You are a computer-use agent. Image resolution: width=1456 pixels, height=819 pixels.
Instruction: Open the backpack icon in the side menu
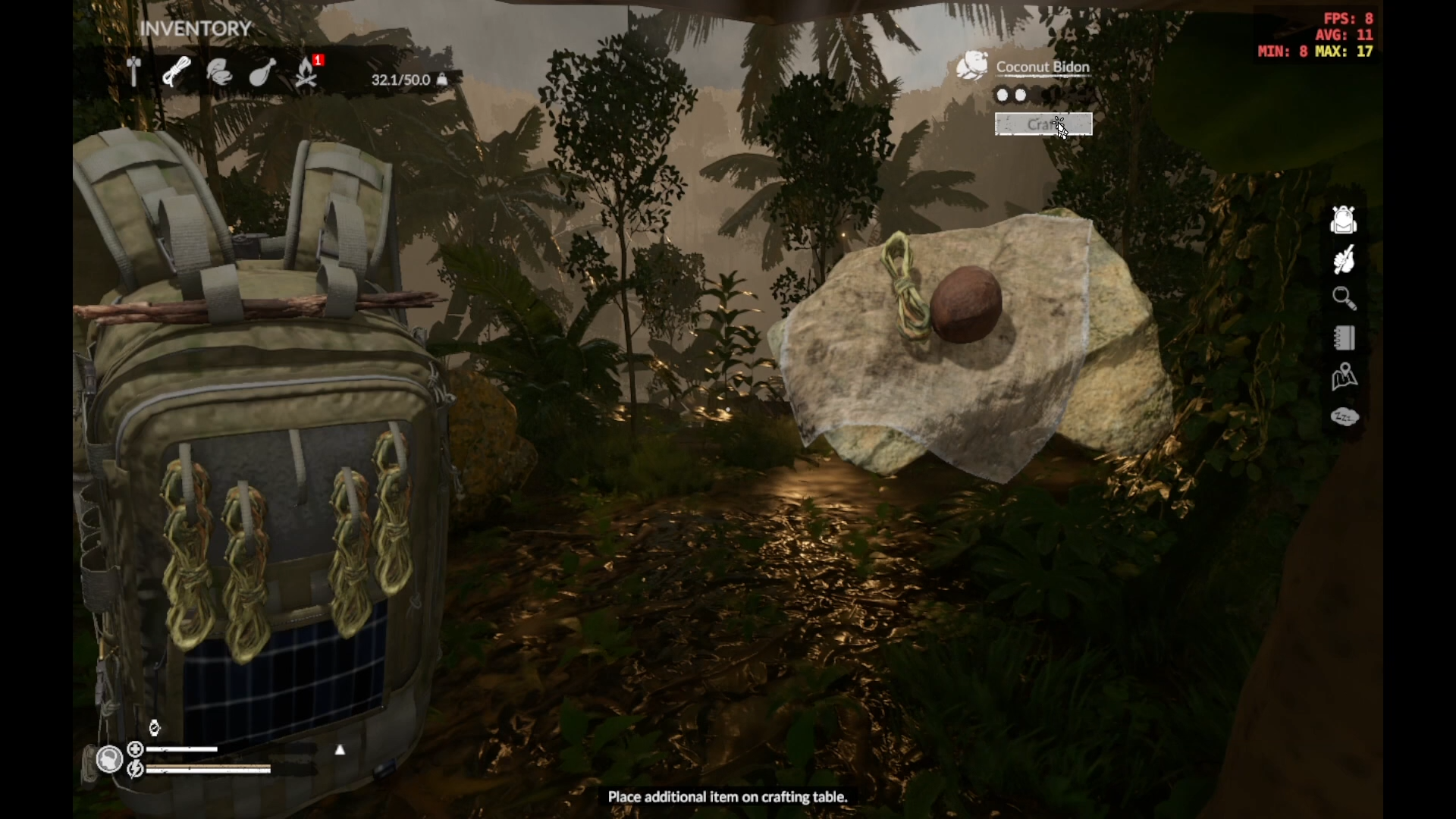click(x=1343, y=220)
